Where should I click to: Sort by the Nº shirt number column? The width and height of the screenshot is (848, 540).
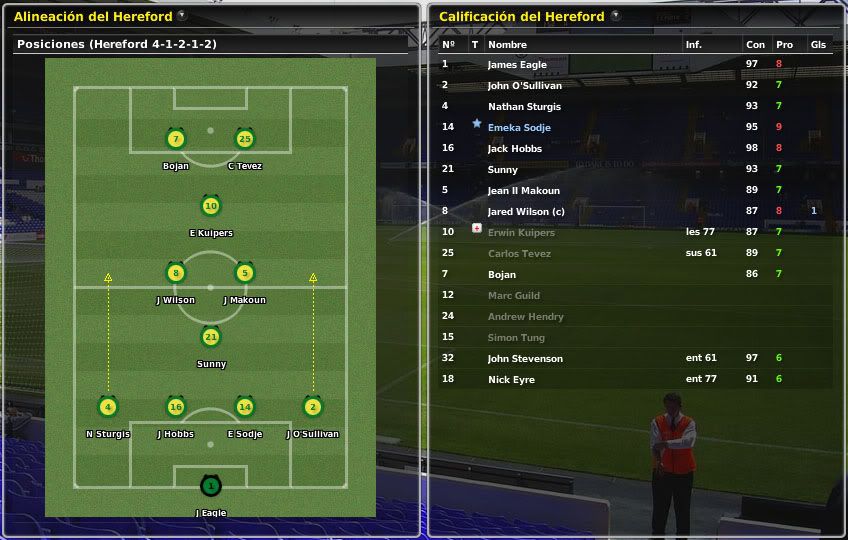point(448,44)
